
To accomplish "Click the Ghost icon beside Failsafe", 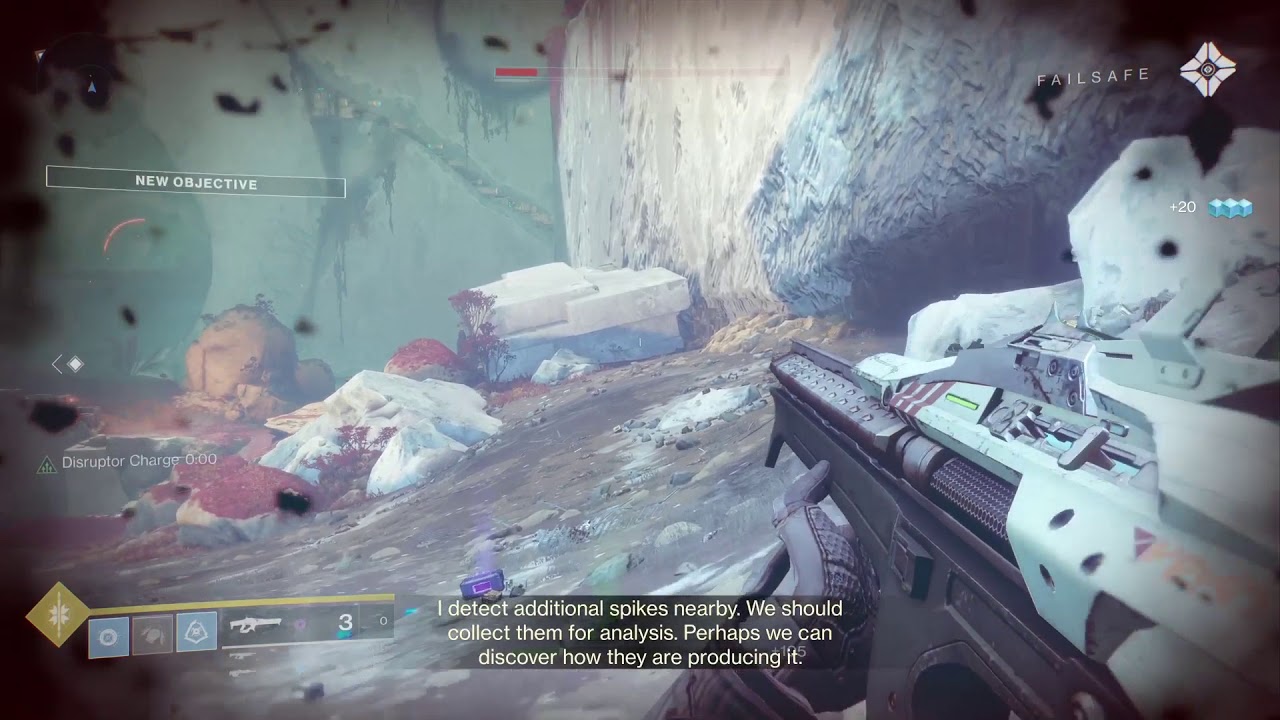I will [1207, 70].
